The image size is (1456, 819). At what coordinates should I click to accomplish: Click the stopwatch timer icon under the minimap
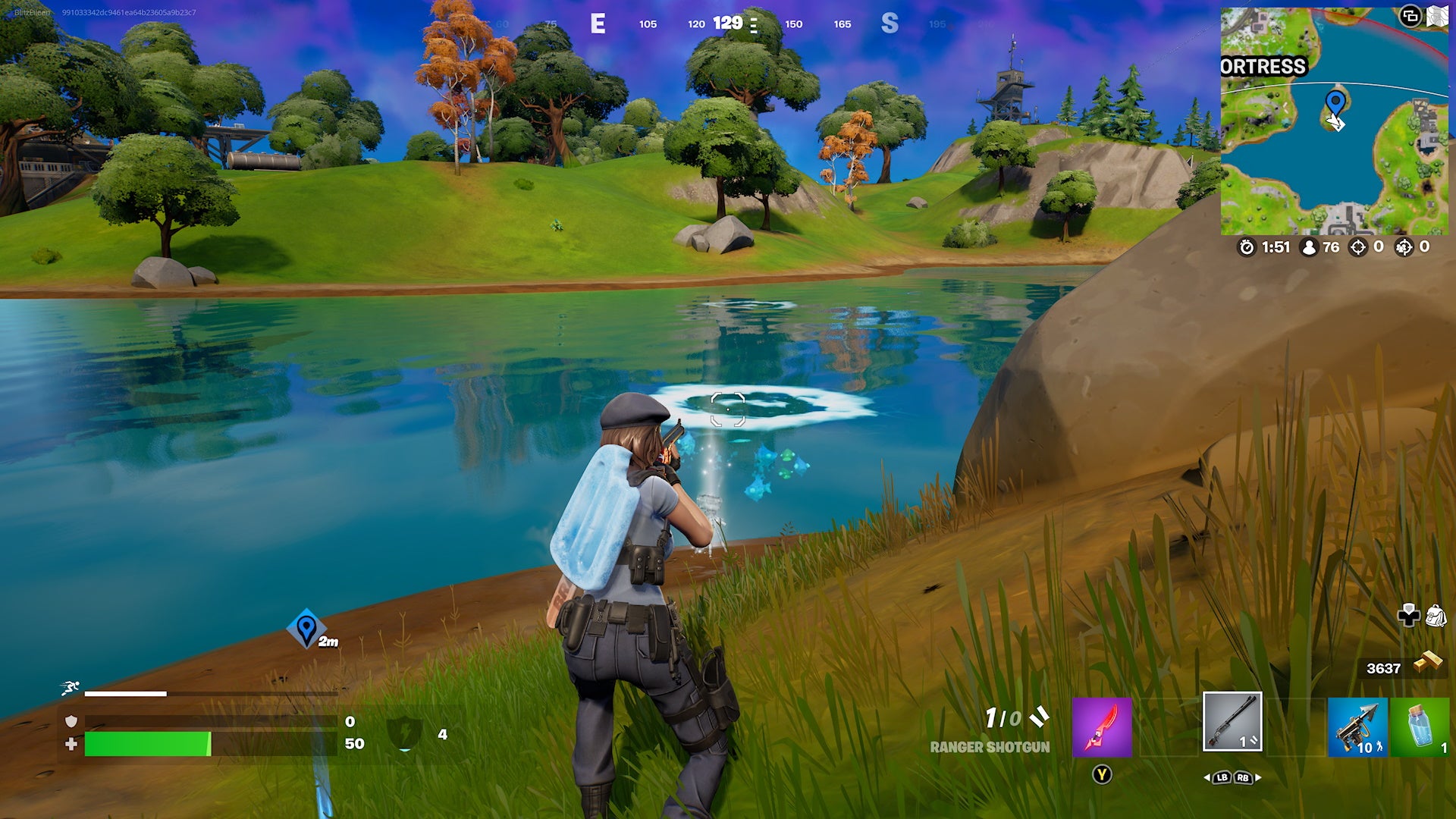click(1247, 247)
